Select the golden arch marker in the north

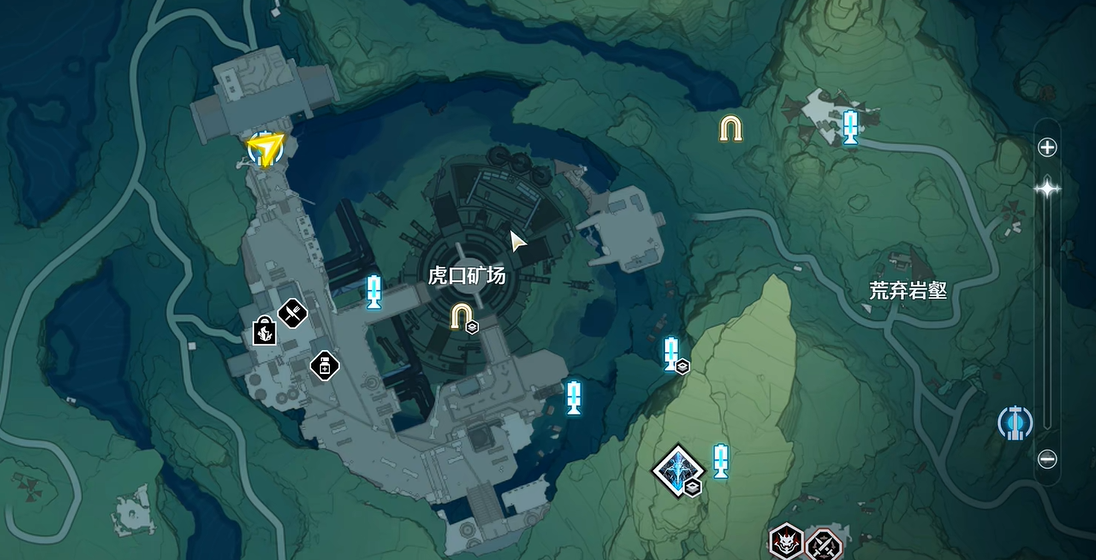tap(731, 129)
